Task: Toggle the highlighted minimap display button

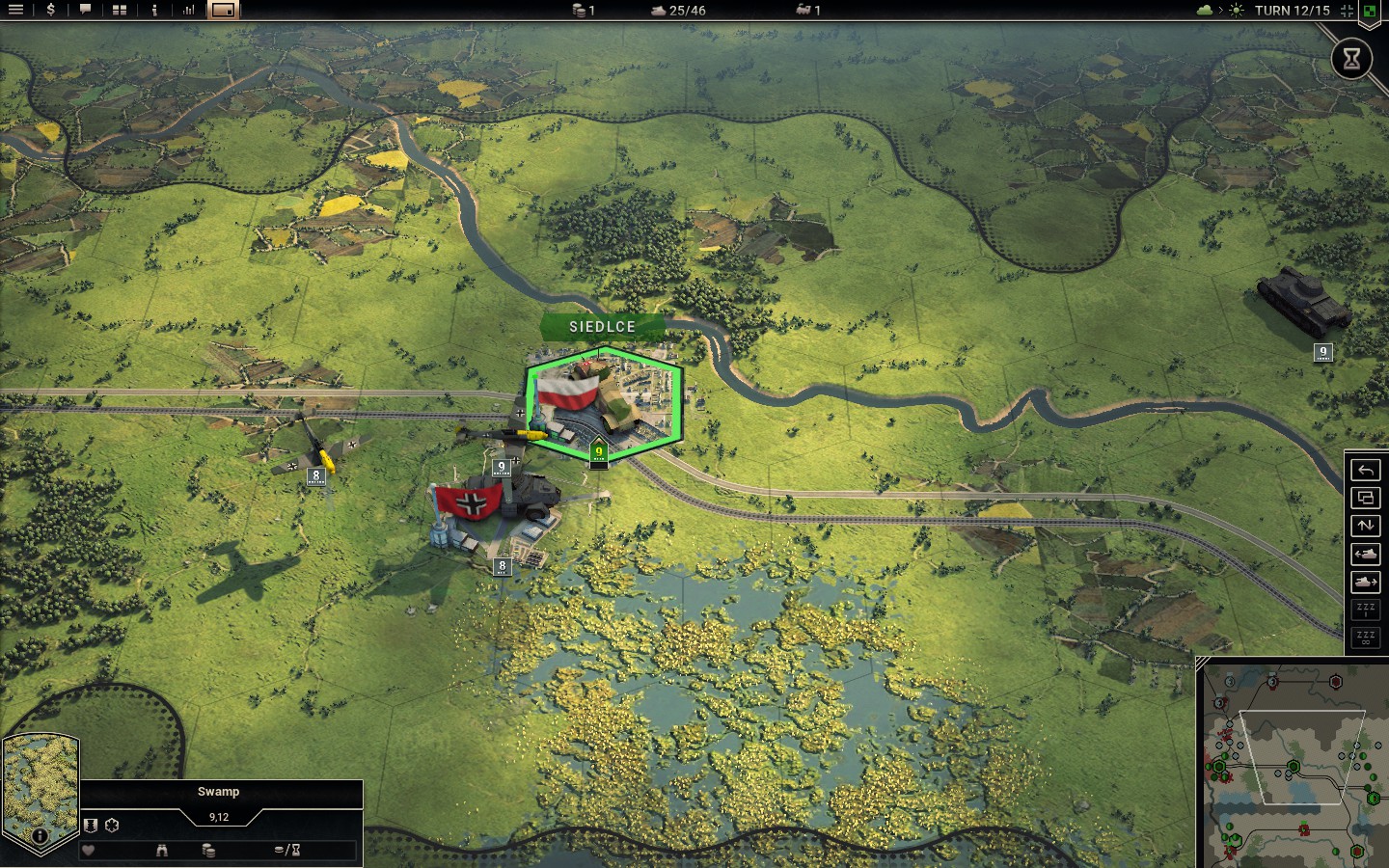Action: (223, 10)
